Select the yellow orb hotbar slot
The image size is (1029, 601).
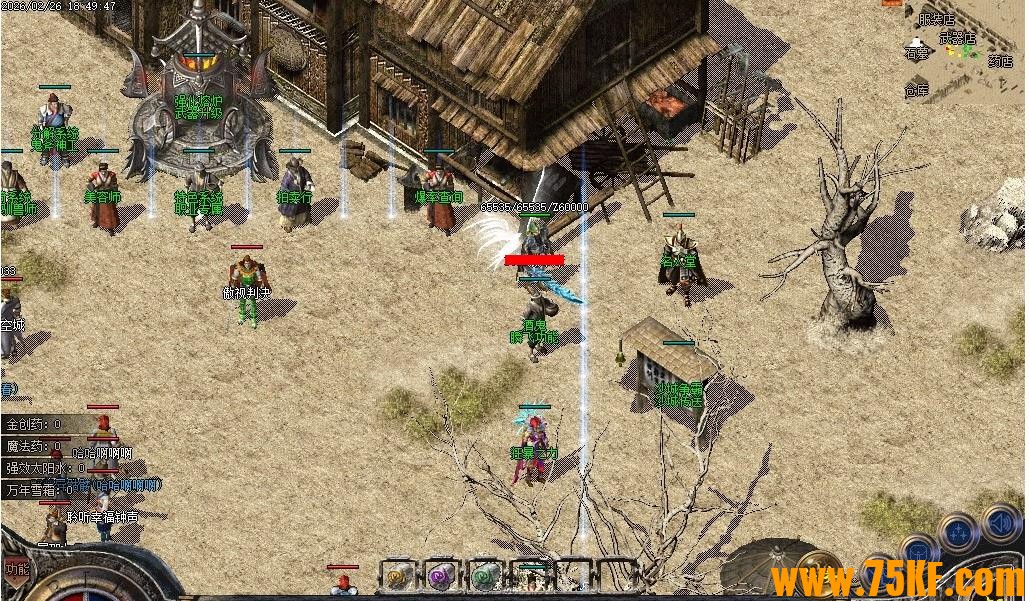[397, 577]
